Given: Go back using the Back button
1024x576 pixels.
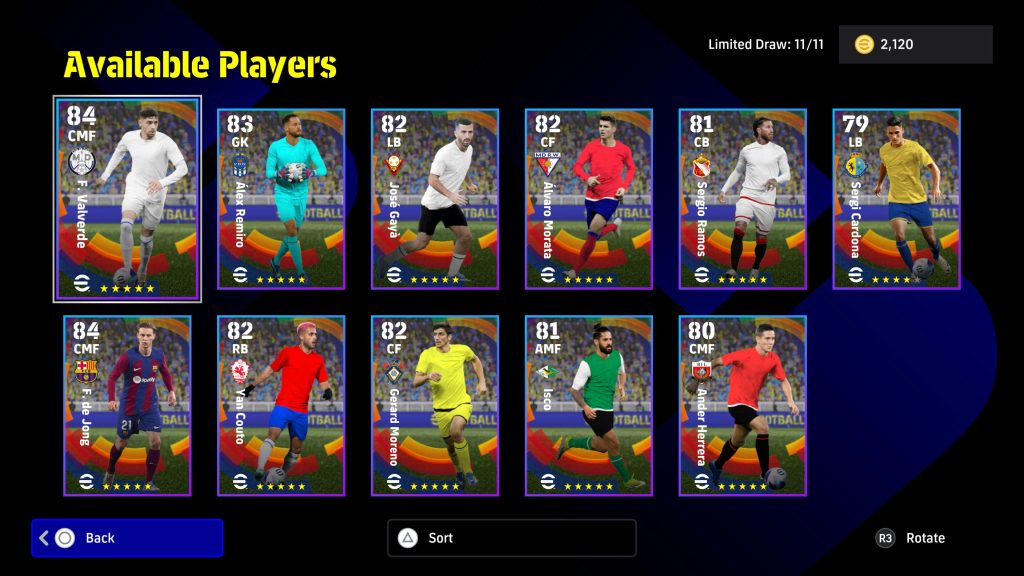Looking at the screenshot, I should click(x=127, y=538).
